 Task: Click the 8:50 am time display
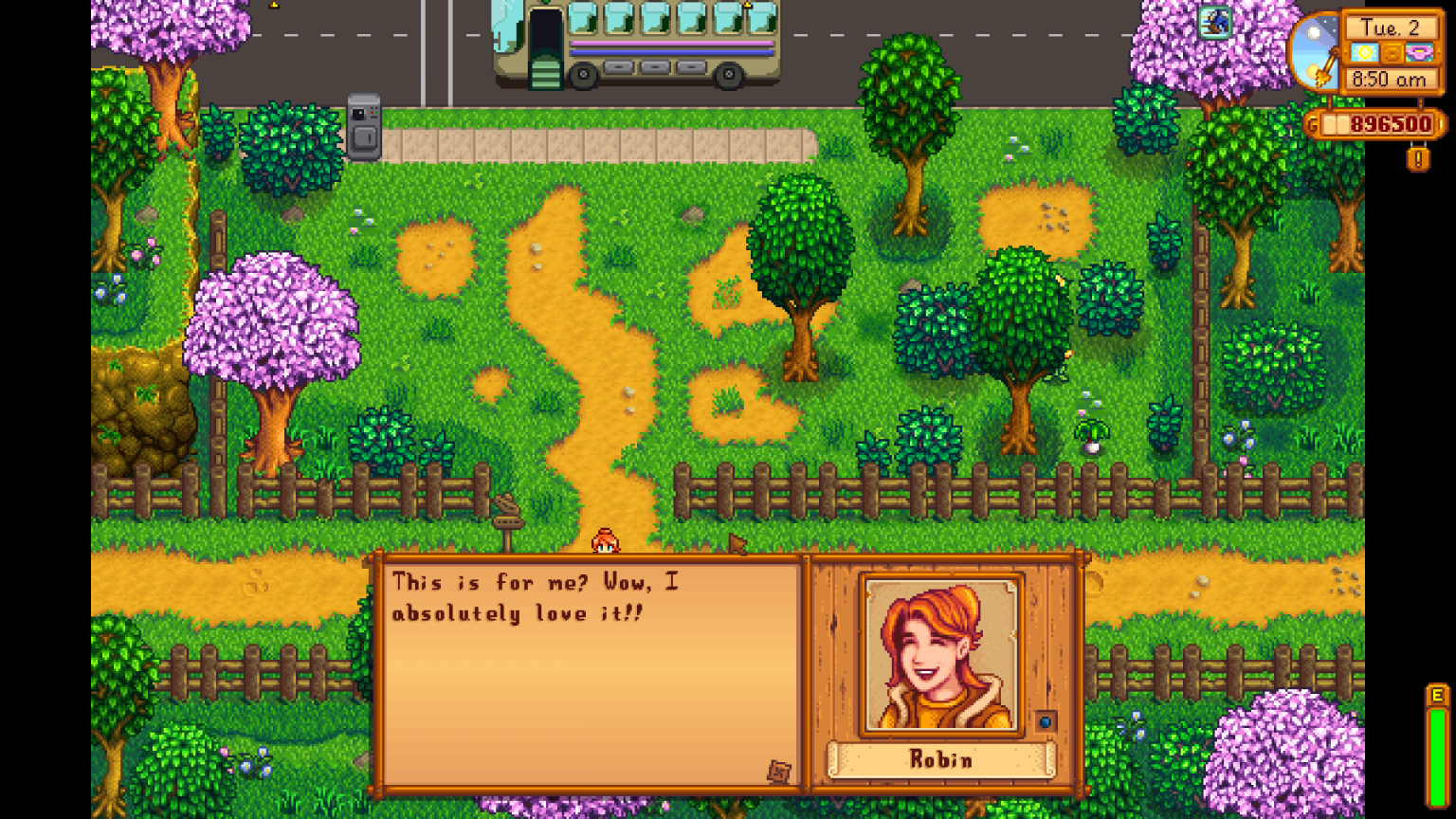1390,80
